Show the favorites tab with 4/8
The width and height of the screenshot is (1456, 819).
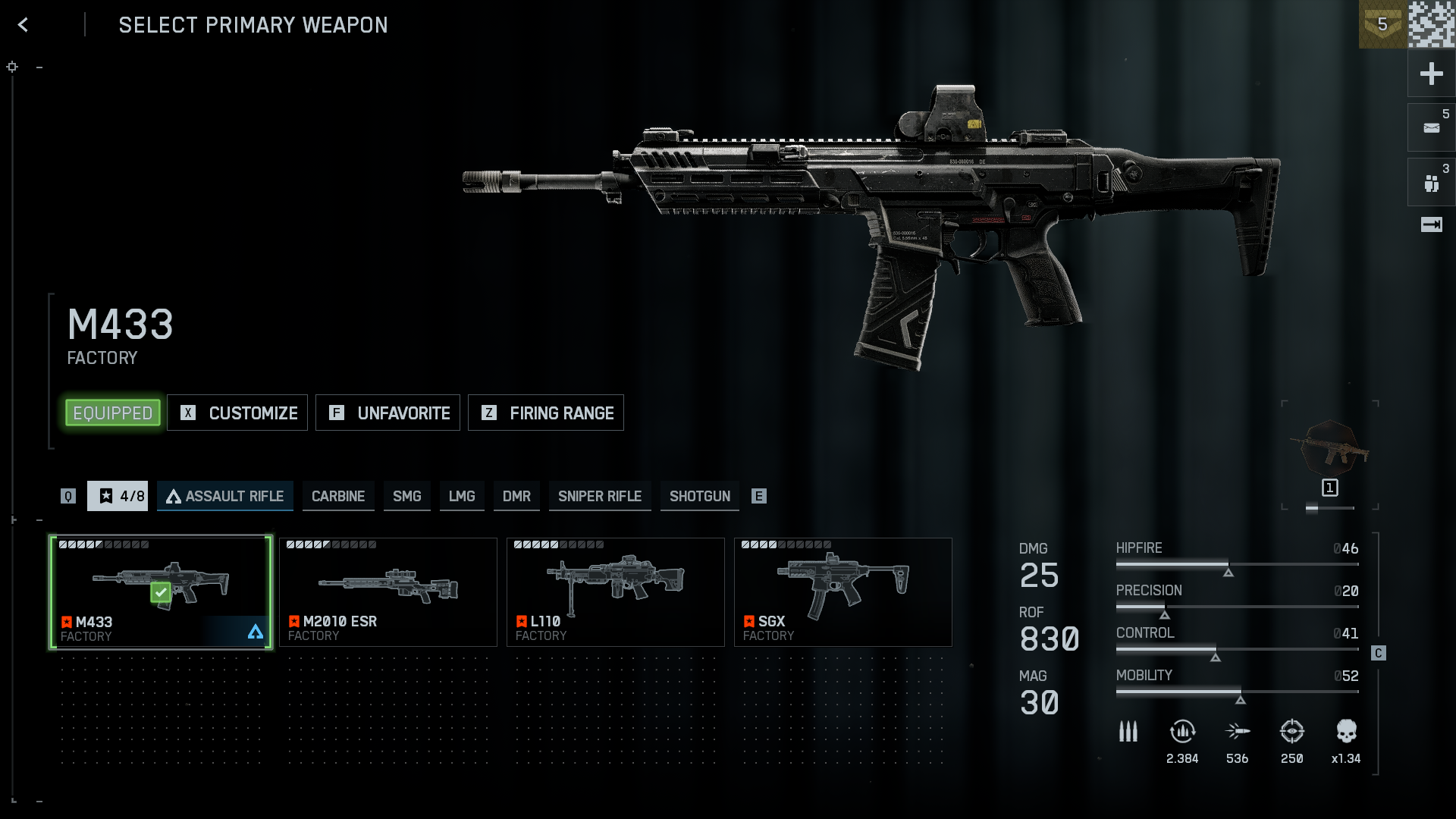coord(118,496)
